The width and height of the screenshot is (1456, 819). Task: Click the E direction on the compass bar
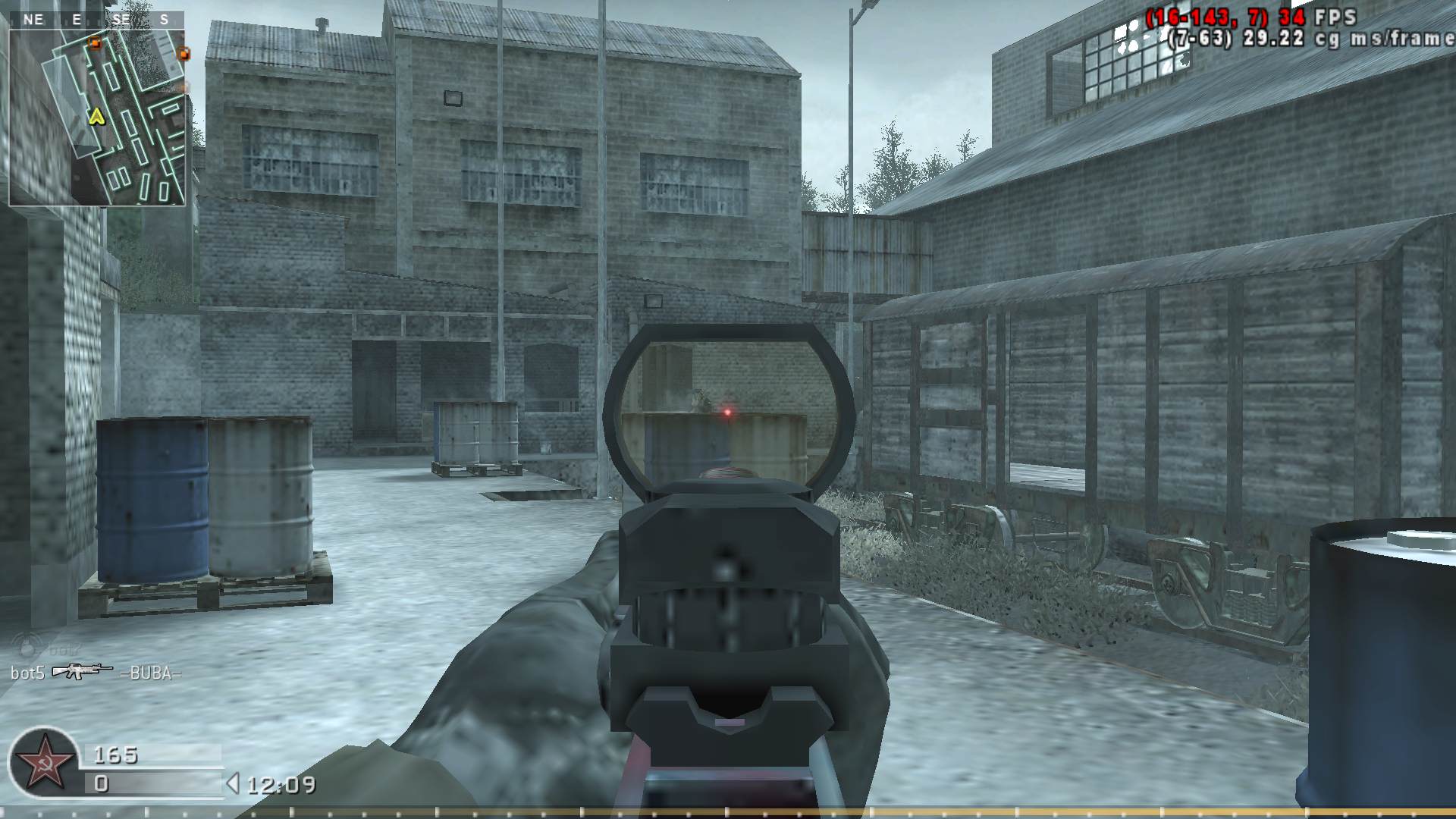(77, 19)
